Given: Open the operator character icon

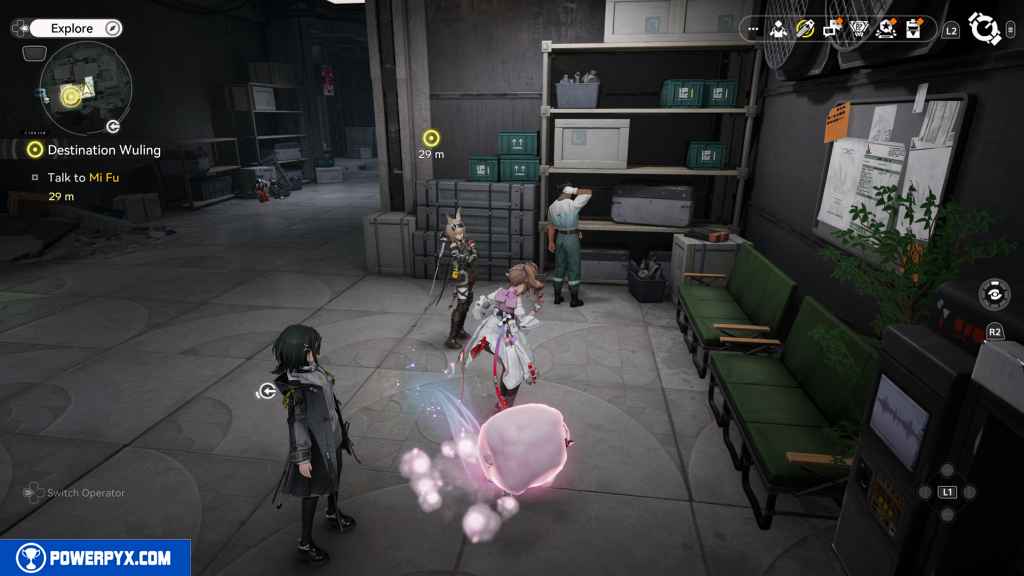Looking at the screenshot, I should pyautogui.click(x=778, y=29).
